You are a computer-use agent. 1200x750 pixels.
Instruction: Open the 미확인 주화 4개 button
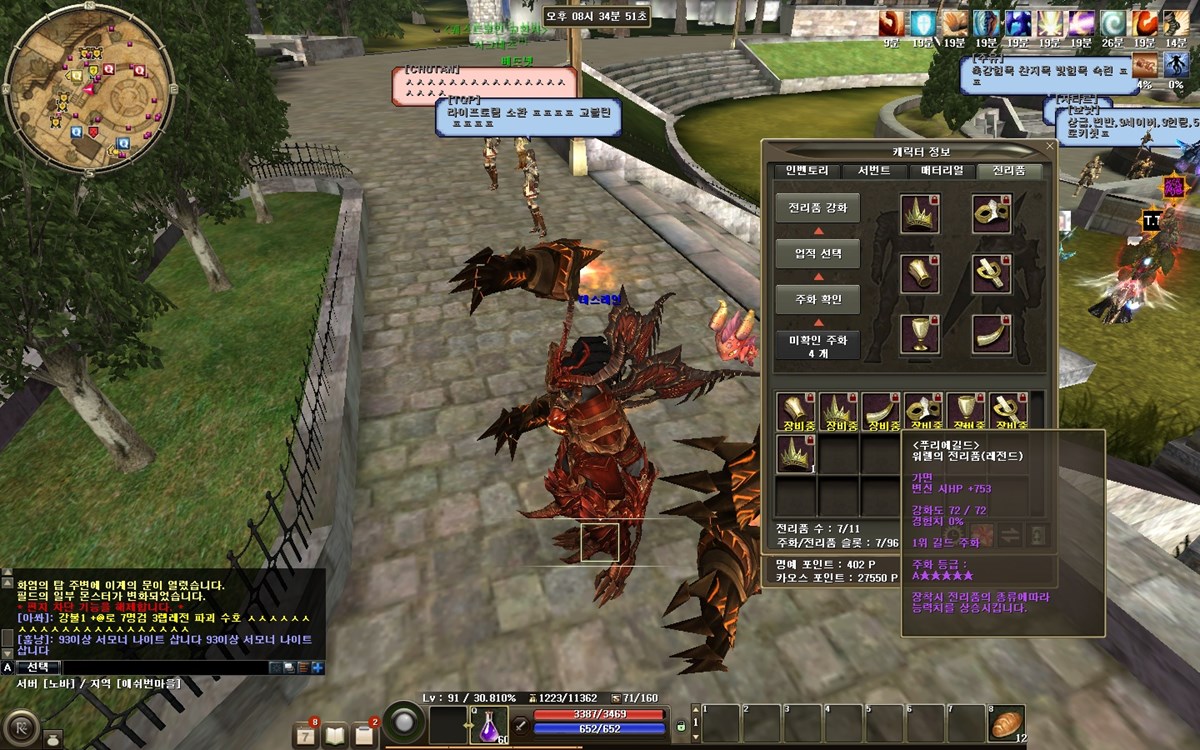click(x=817, y=345)
